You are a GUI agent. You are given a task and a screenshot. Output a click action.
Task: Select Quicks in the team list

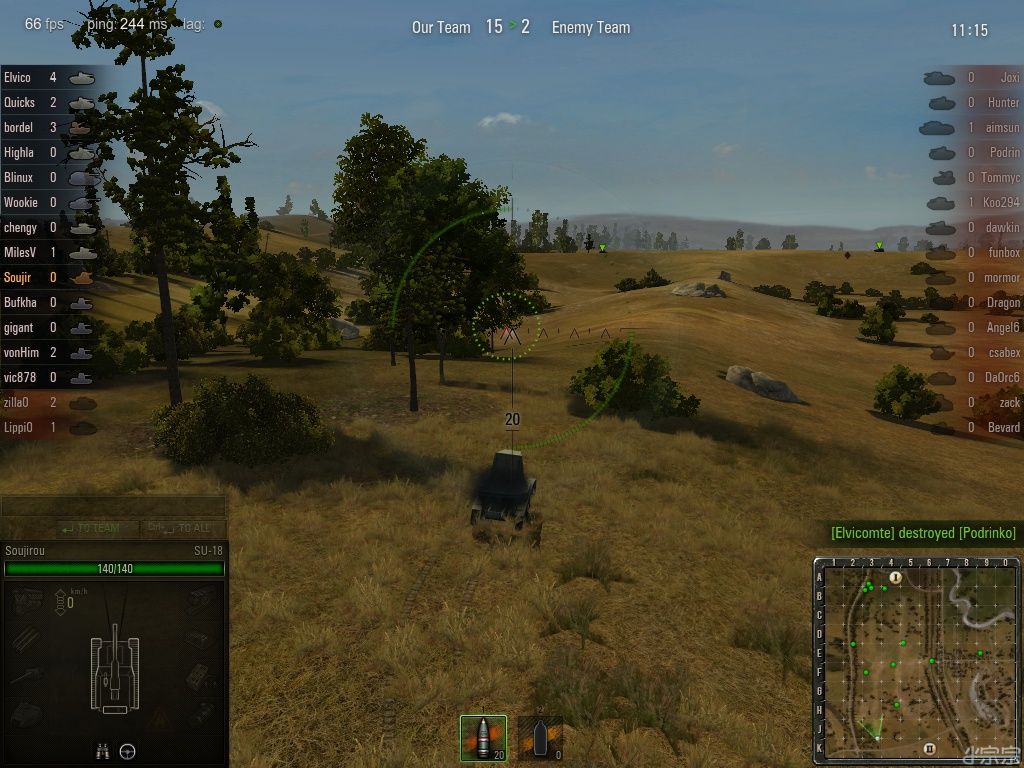click(20, 102)
